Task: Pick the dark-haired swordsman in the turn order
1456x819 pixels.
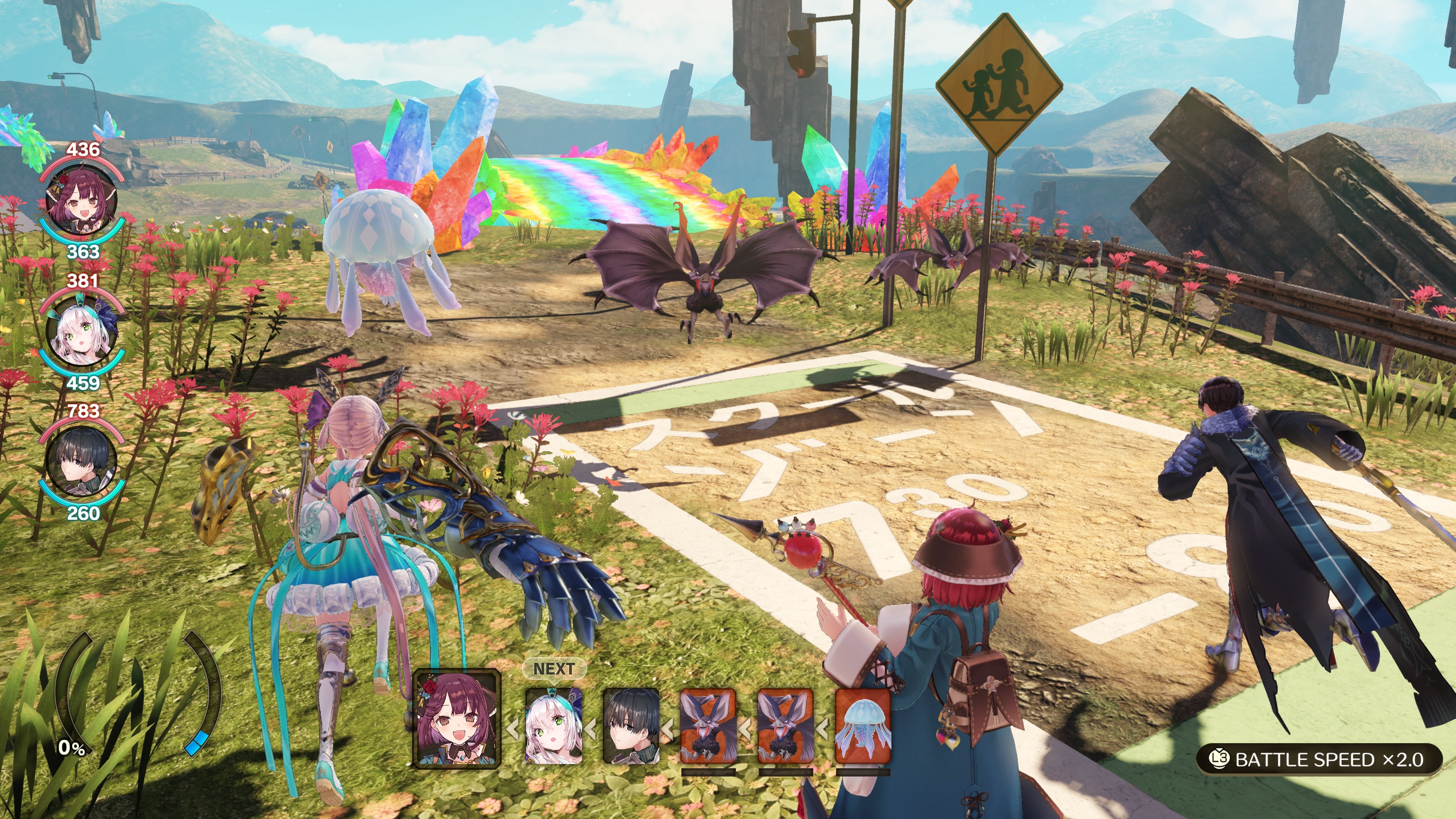Action: tap(631, 726)
